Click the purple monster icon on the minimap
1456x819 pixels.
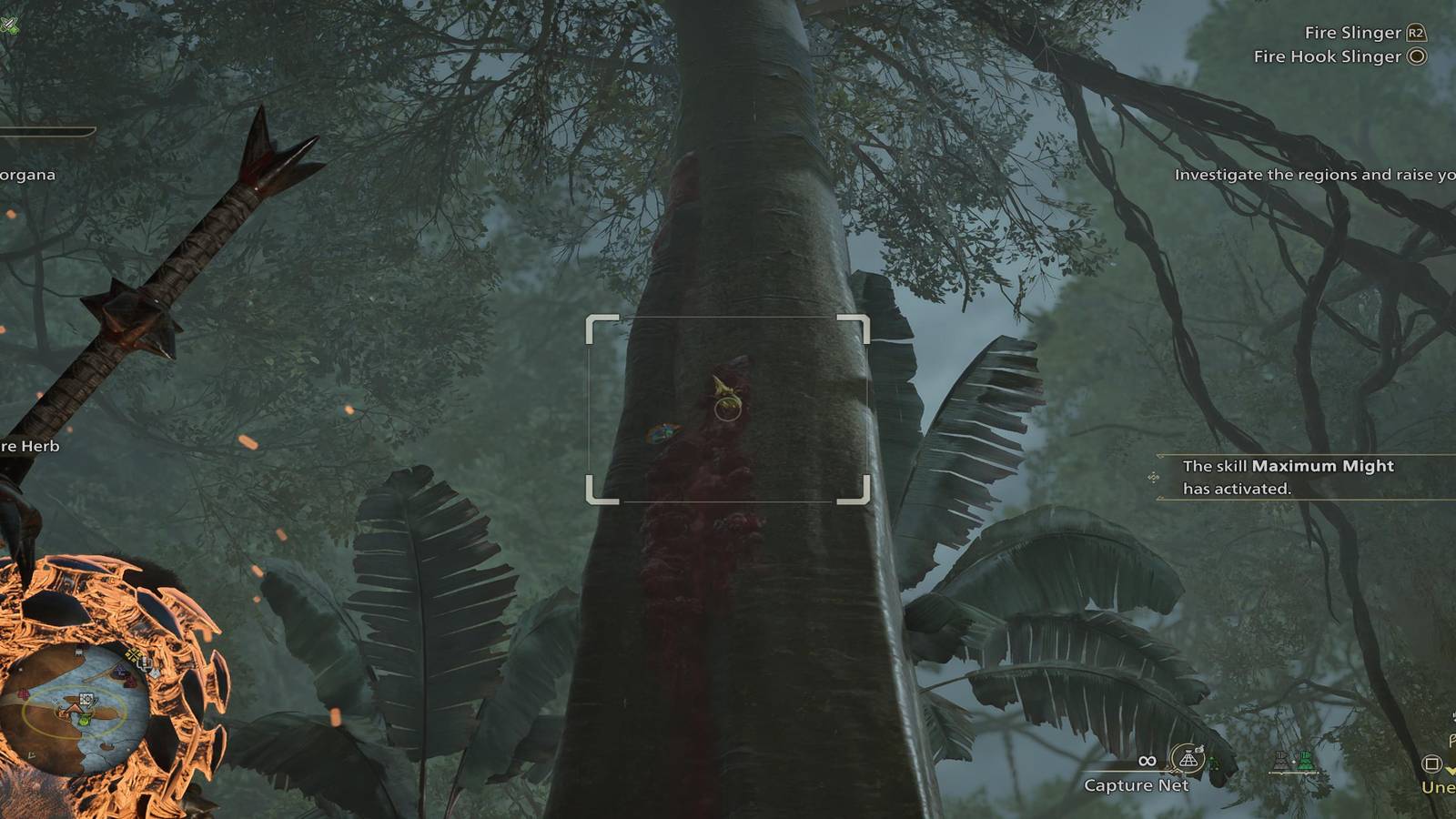[120, 672]
